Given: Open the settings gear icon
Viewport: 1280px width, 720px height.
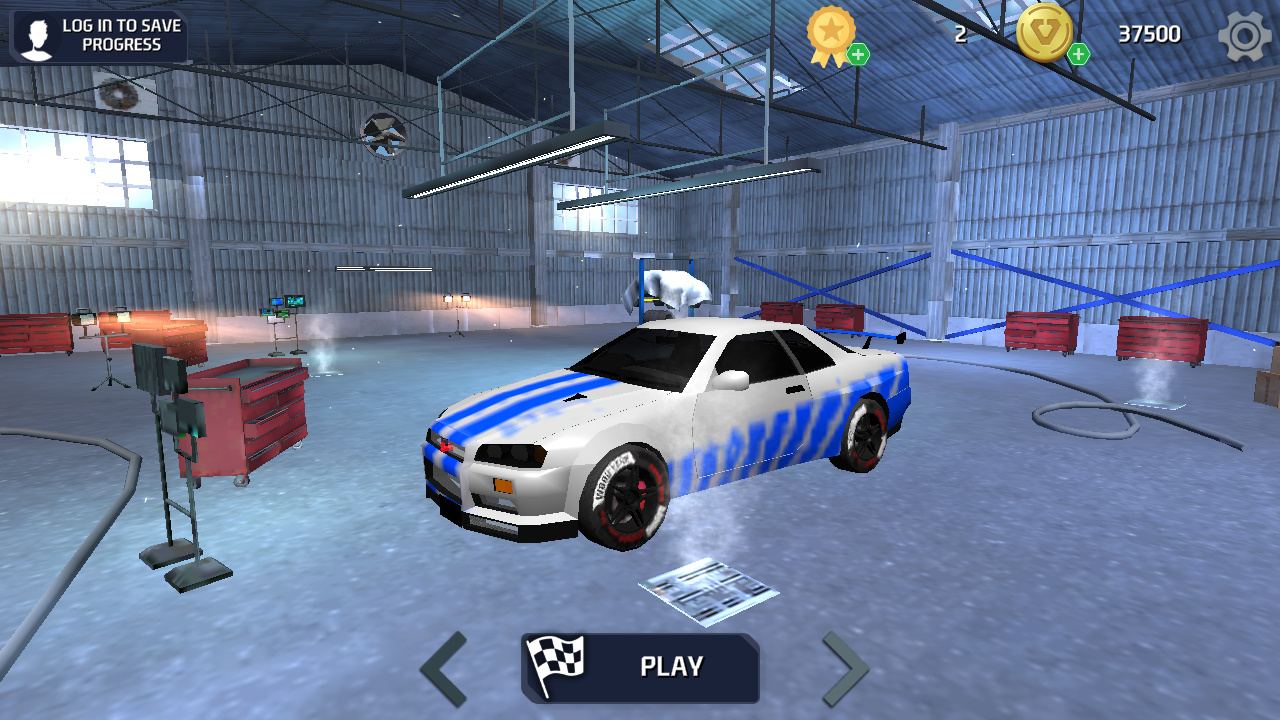Looking at the screenshot, I should pyautogui.click(x=1243, y=36).
